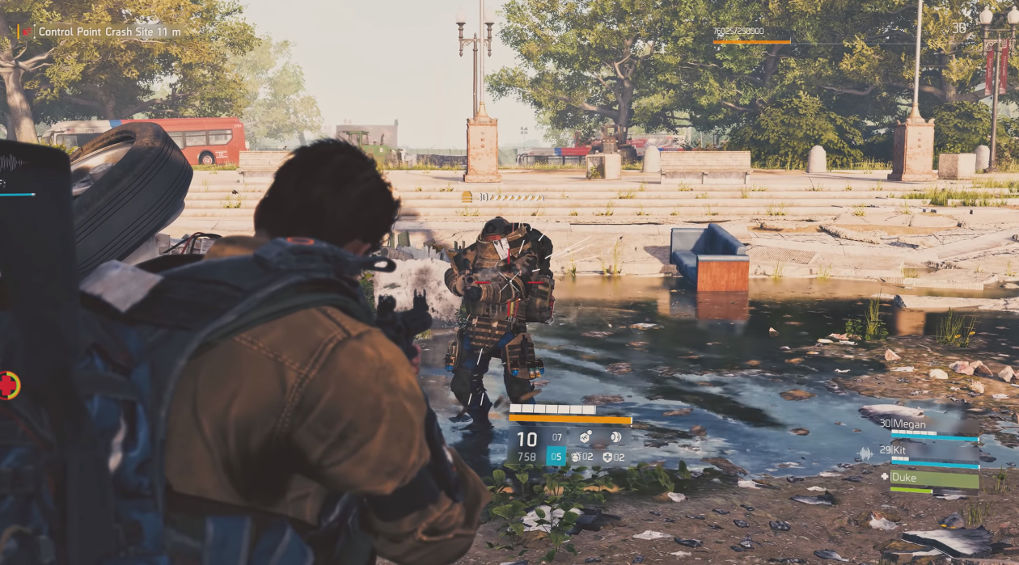Image resolution: width=1019 pixels, height=565 pixels.
Task: Activate the first skill hexagon icon
Action: (586, 437)
